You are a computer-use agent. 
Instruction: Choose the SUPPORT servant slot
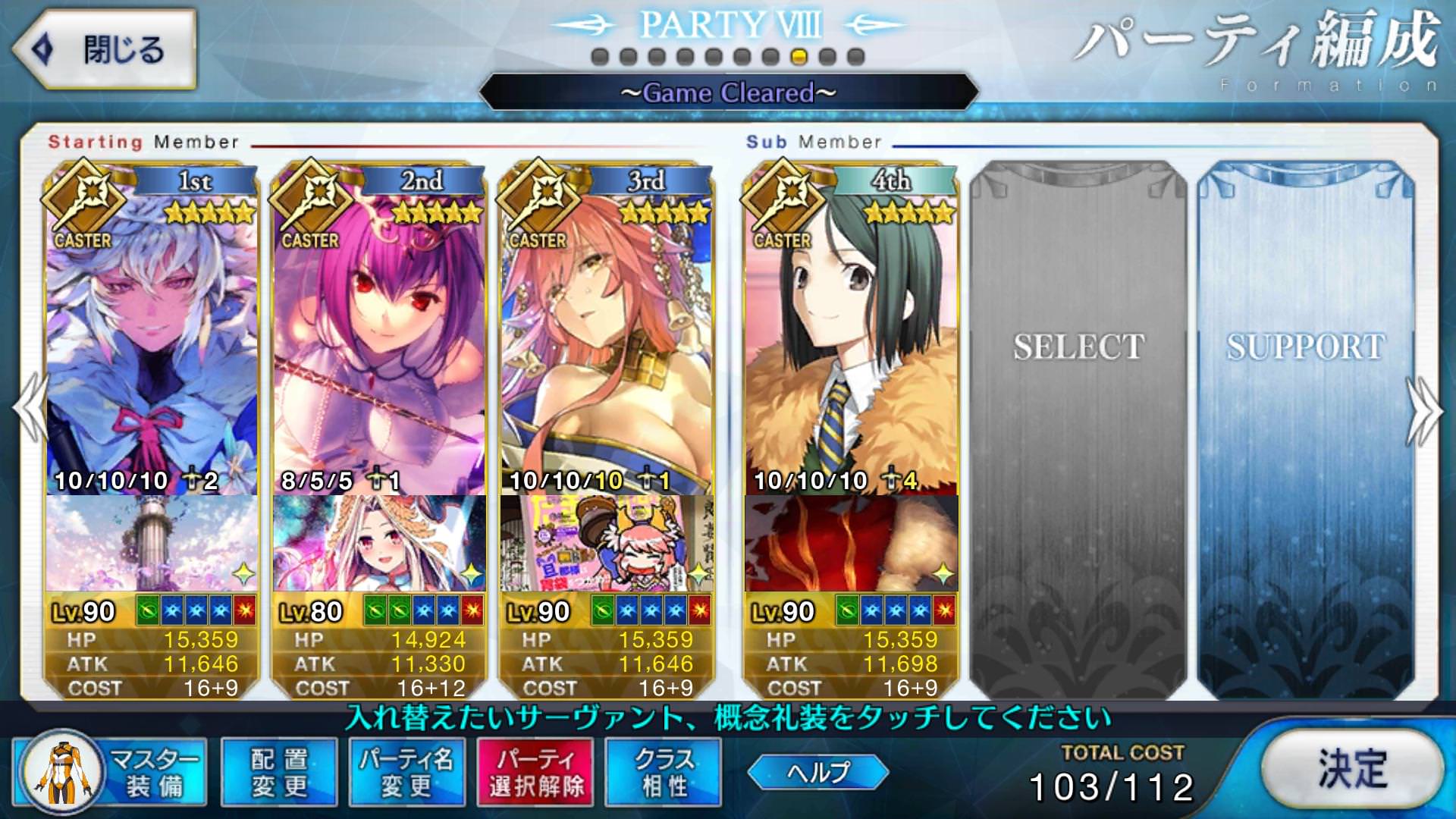(x=1306, y=425)
